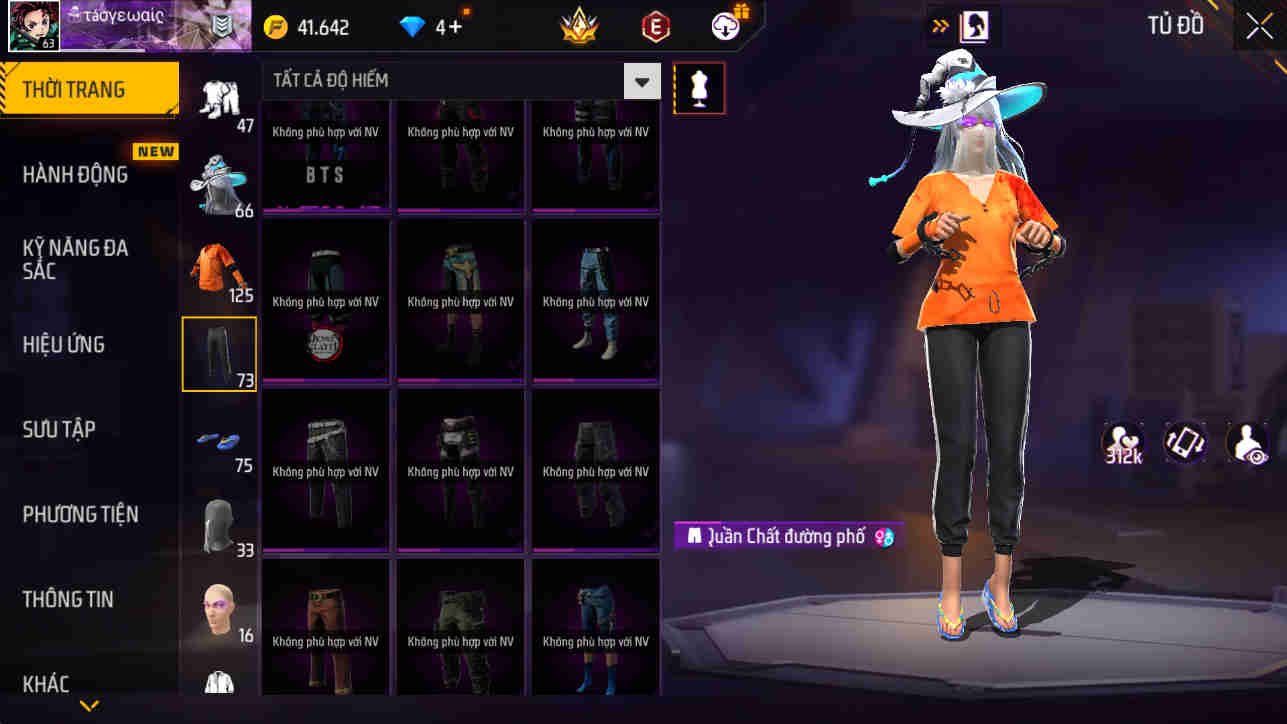Switch to the HIỆU ỨNG tab
The height and width of the screenshot is (724, 1287).
(x=65, y=343)
